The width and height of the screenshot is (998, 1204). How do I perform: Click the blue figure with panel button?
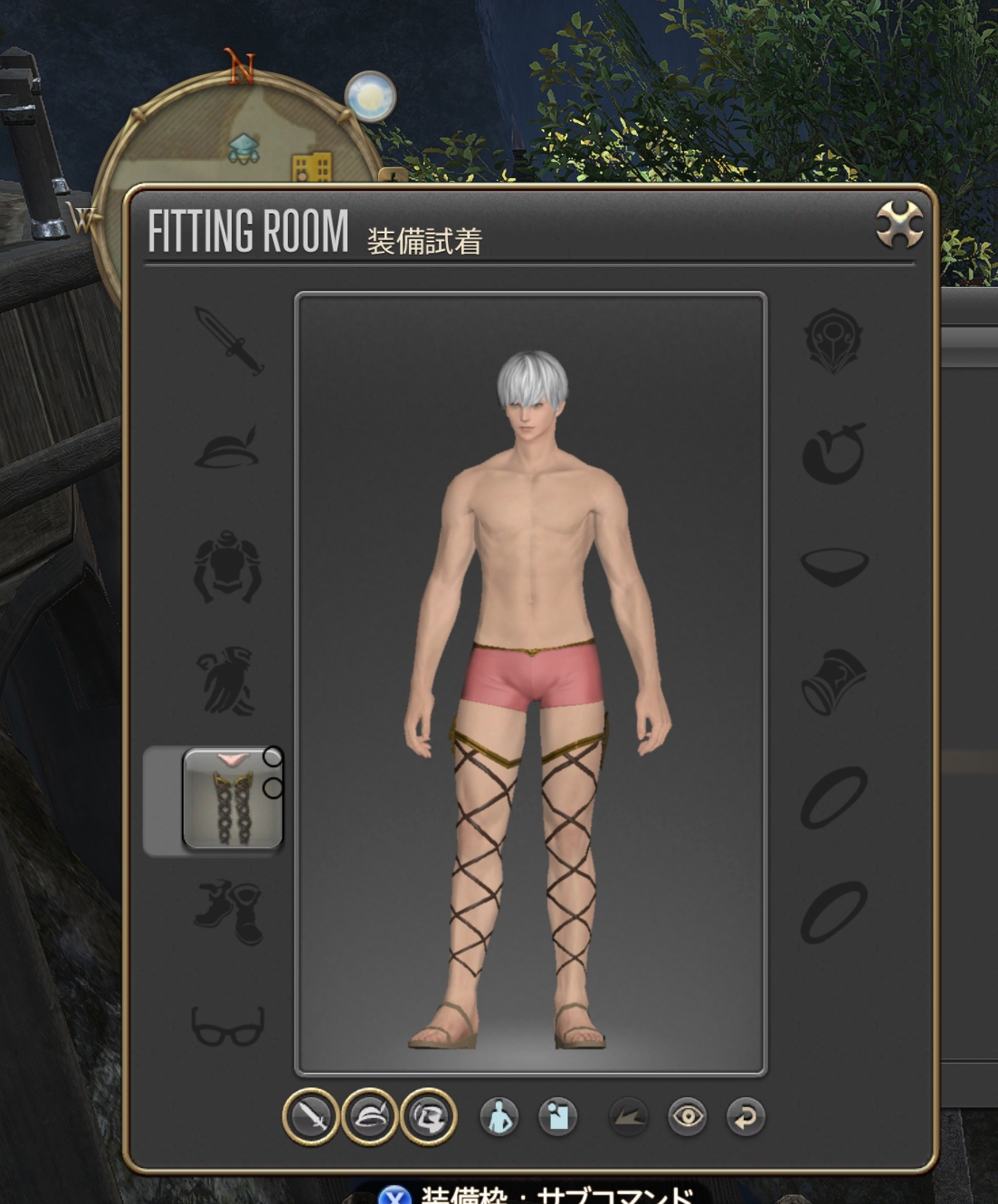pyautogui.click(x=557, y=1117)
